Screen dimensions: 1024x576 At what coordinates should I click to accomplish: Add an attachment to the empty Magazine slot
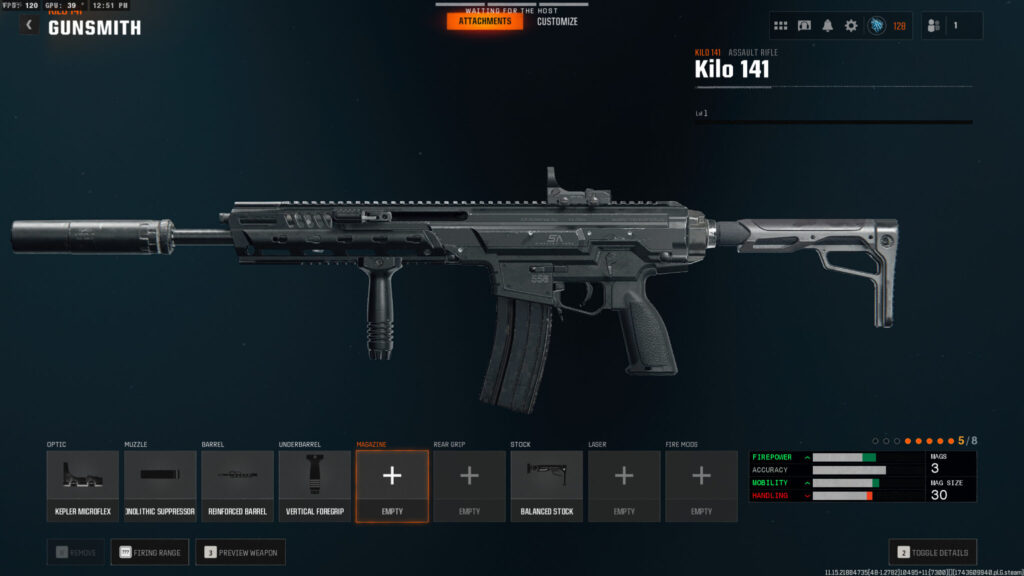[392, 485]
